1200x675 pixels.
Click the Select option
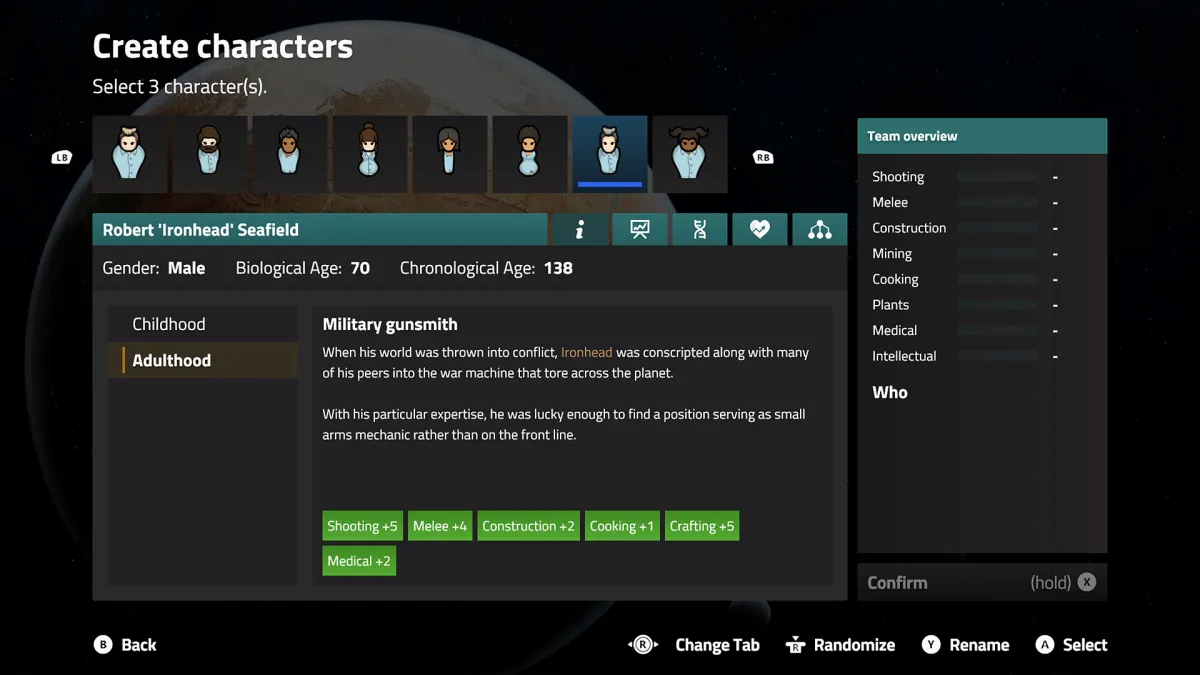[x=1072, y=645]
